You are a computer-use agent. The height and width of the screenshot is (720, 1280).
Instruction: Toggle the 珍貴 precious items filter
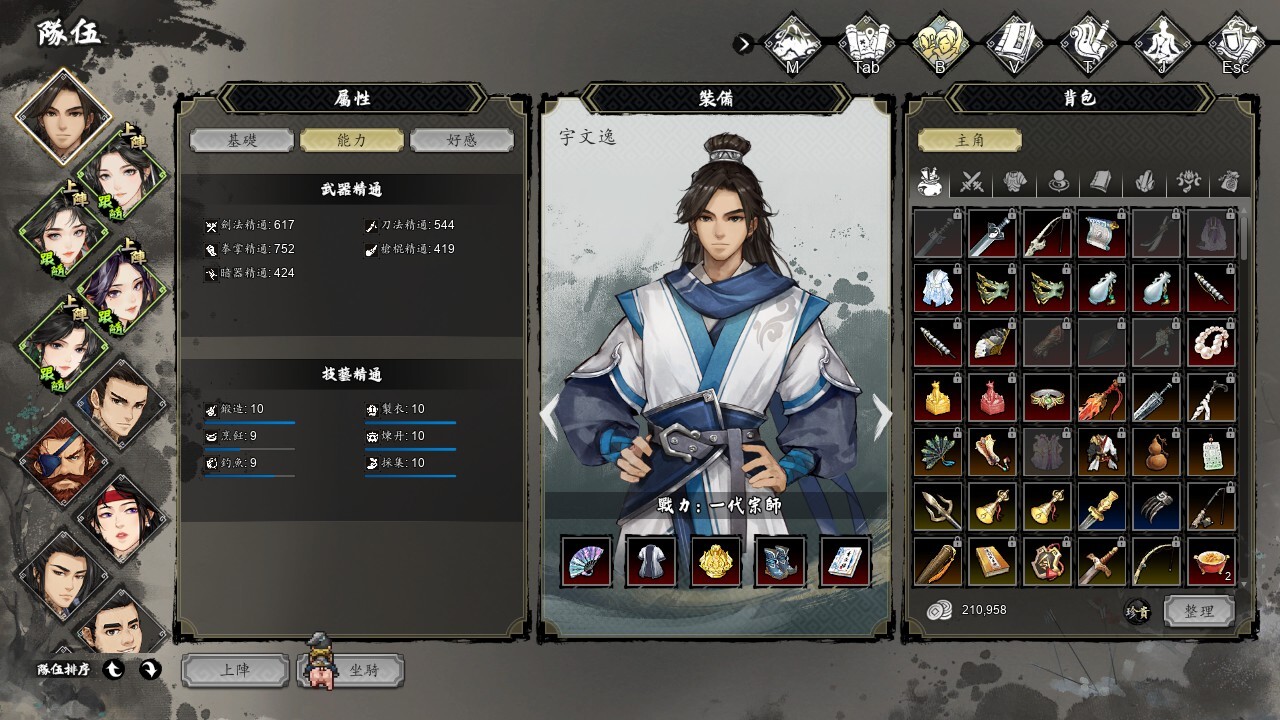click(1137, 611)
